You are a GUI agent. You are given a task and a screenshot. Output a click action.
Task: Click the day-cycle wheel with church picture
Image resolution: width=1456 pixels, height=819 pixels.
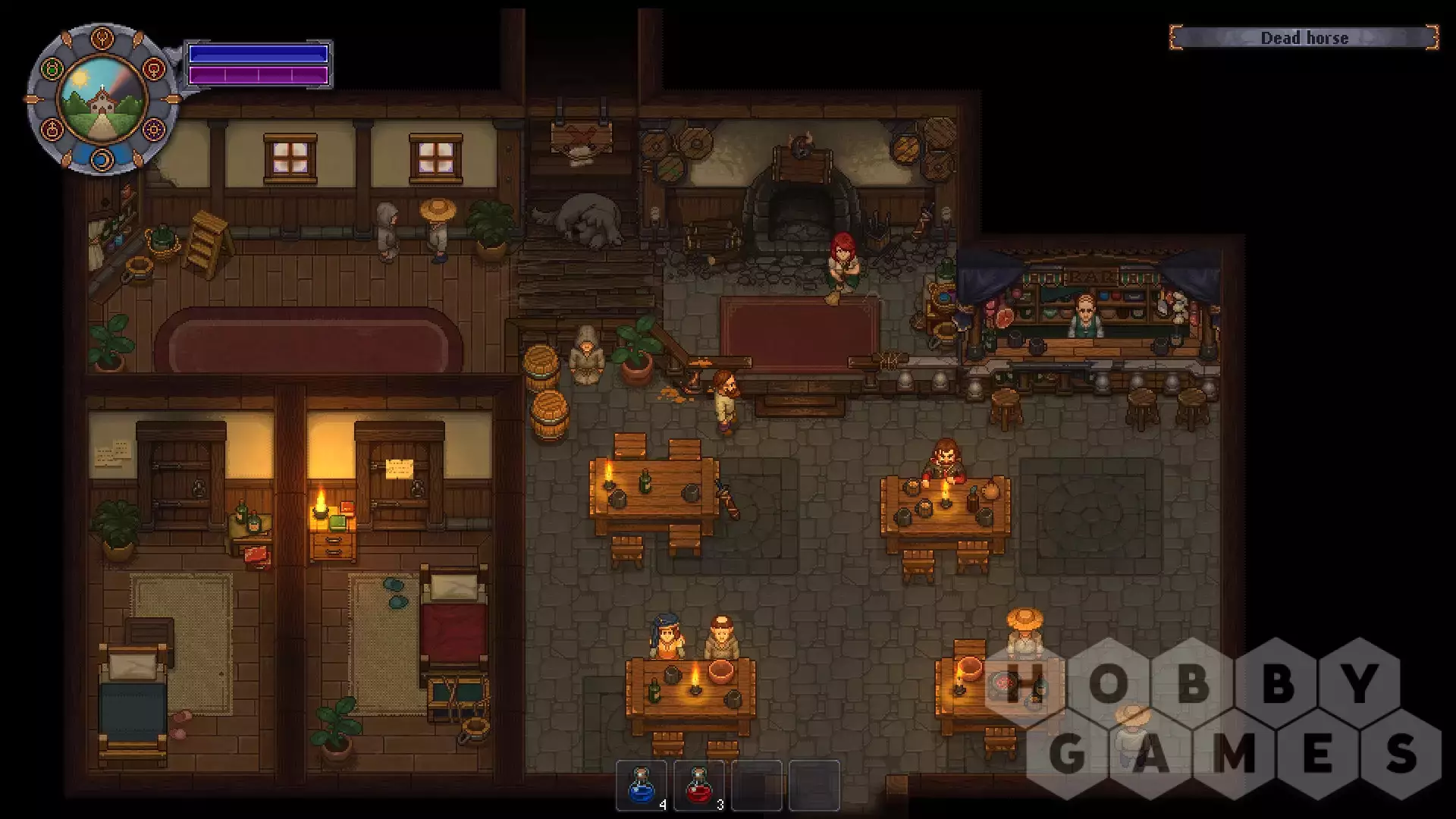click(102, 99)
